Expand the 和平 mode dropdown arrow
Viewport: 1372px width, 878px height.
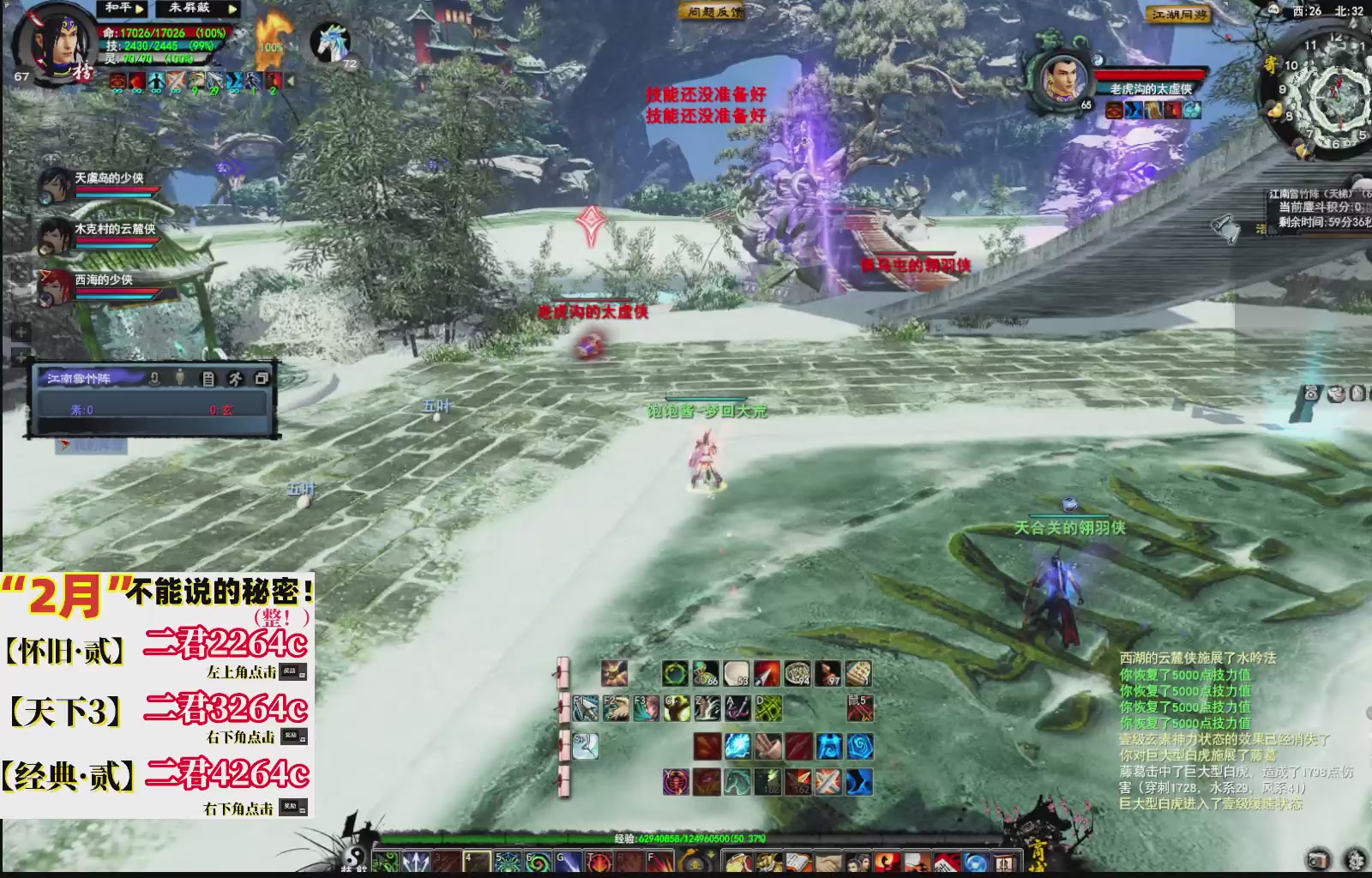pos(139,9)
